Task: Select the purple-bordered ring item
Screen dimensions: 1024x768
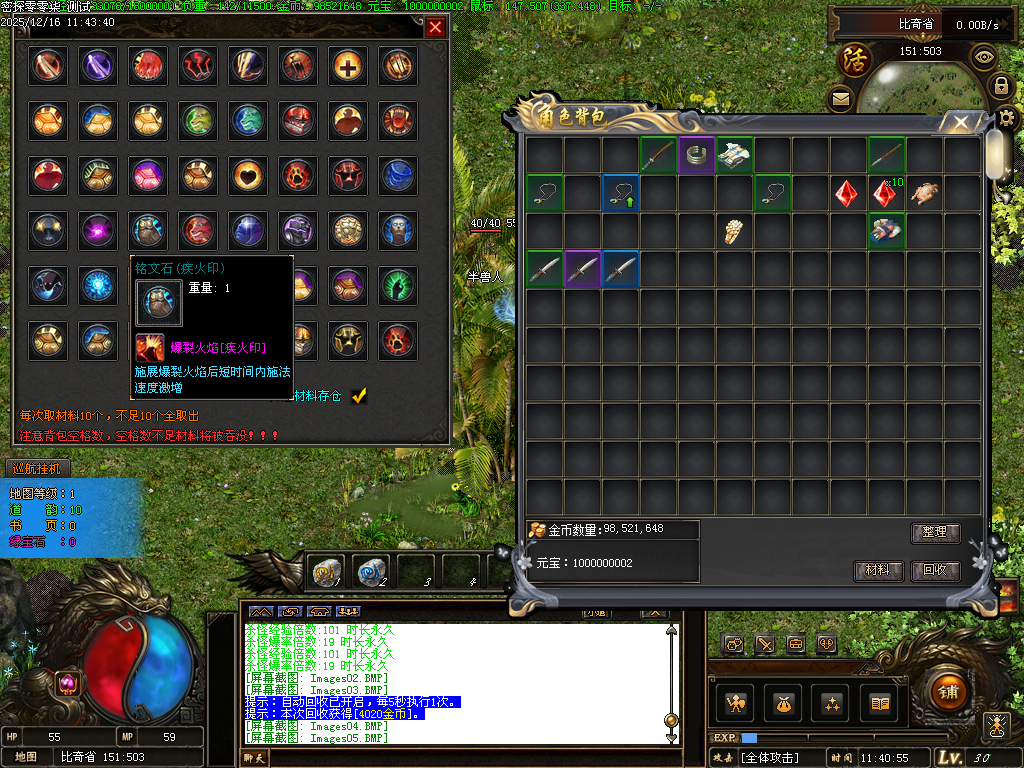Action: pos(696,155)
